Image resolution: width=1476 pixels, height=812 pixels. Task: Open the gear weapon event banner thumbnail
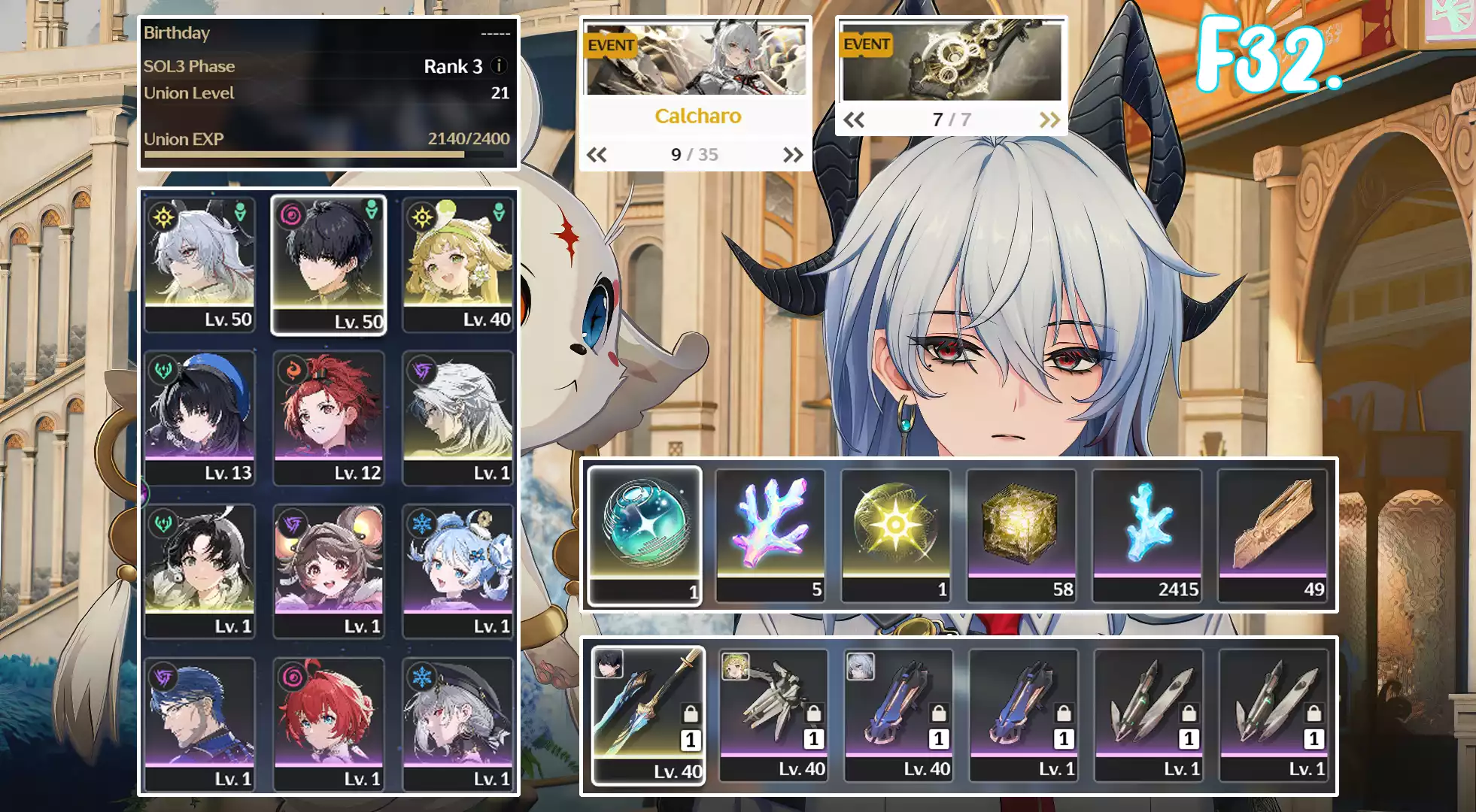[952, 60]
